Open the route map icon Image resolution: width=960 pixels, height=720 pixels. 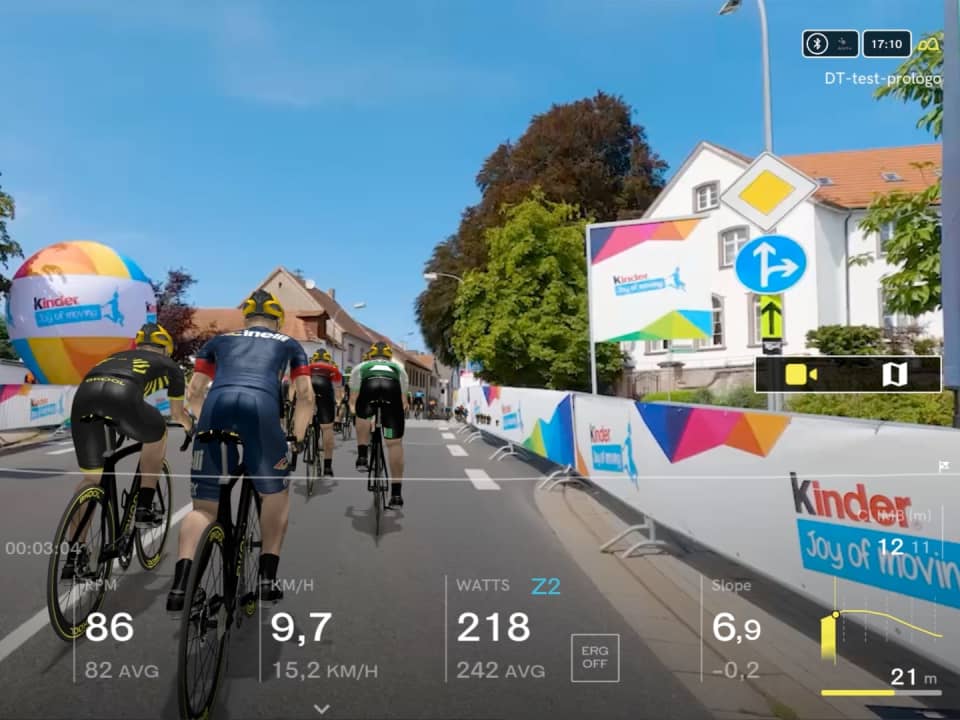(x=894, y=375)
